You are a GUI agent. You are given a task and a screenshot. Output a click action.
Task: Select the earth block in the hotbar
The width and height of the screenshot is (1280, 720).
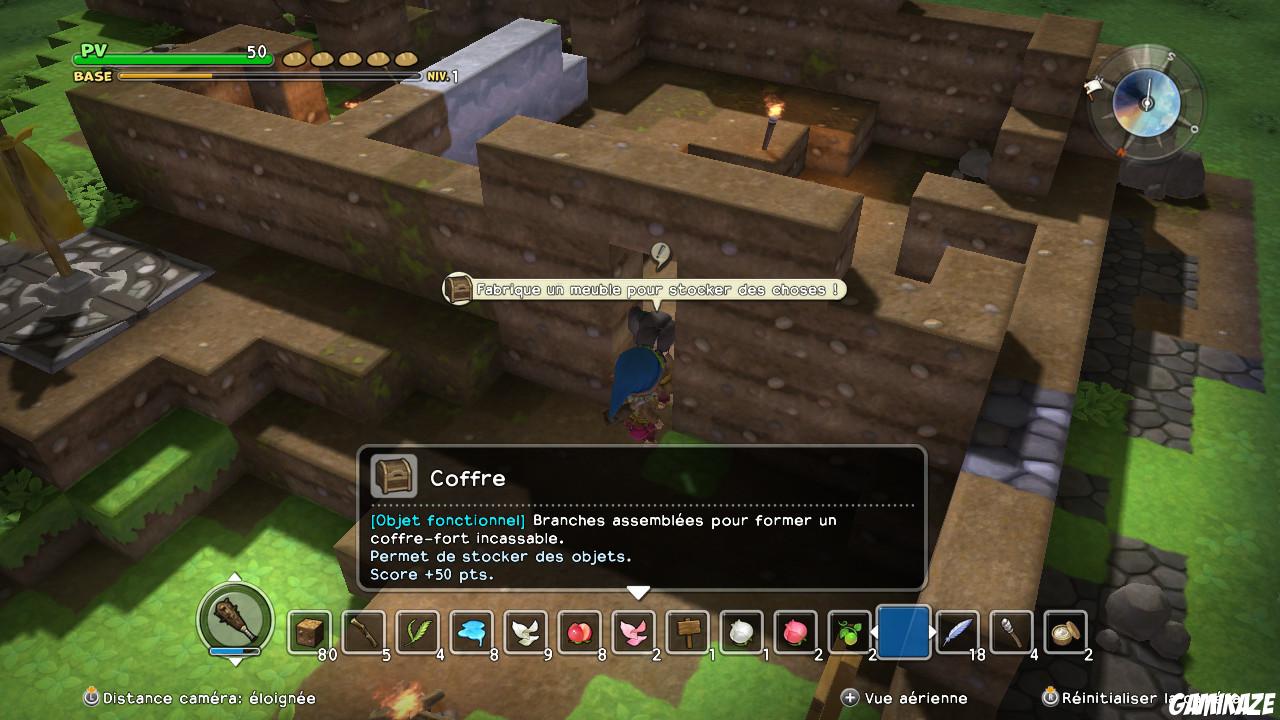pyautogui.click(x=312, y=632)
